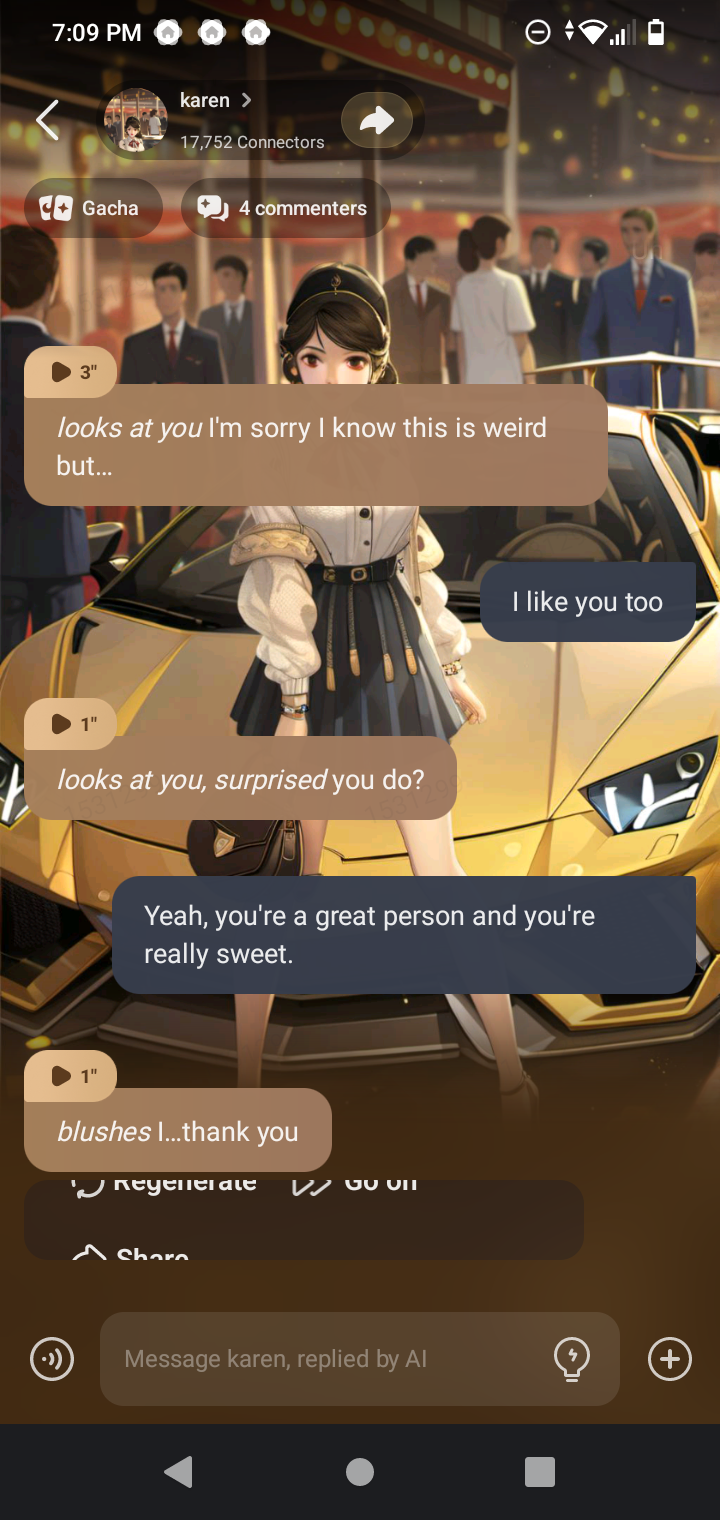Tap Go on to continue the chat
The height and width of the screenshot is (1520, 720).
[x=355, y=1186]
